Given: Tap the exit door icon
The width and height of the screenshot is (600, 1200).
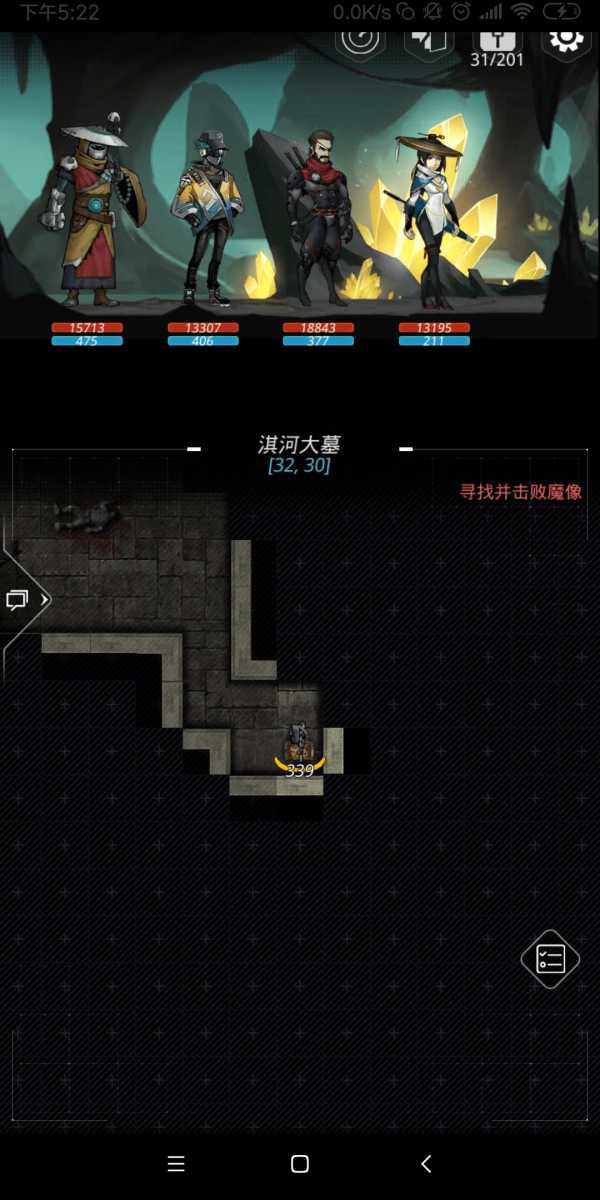Looking at the screenshot, I should [429, 42].
